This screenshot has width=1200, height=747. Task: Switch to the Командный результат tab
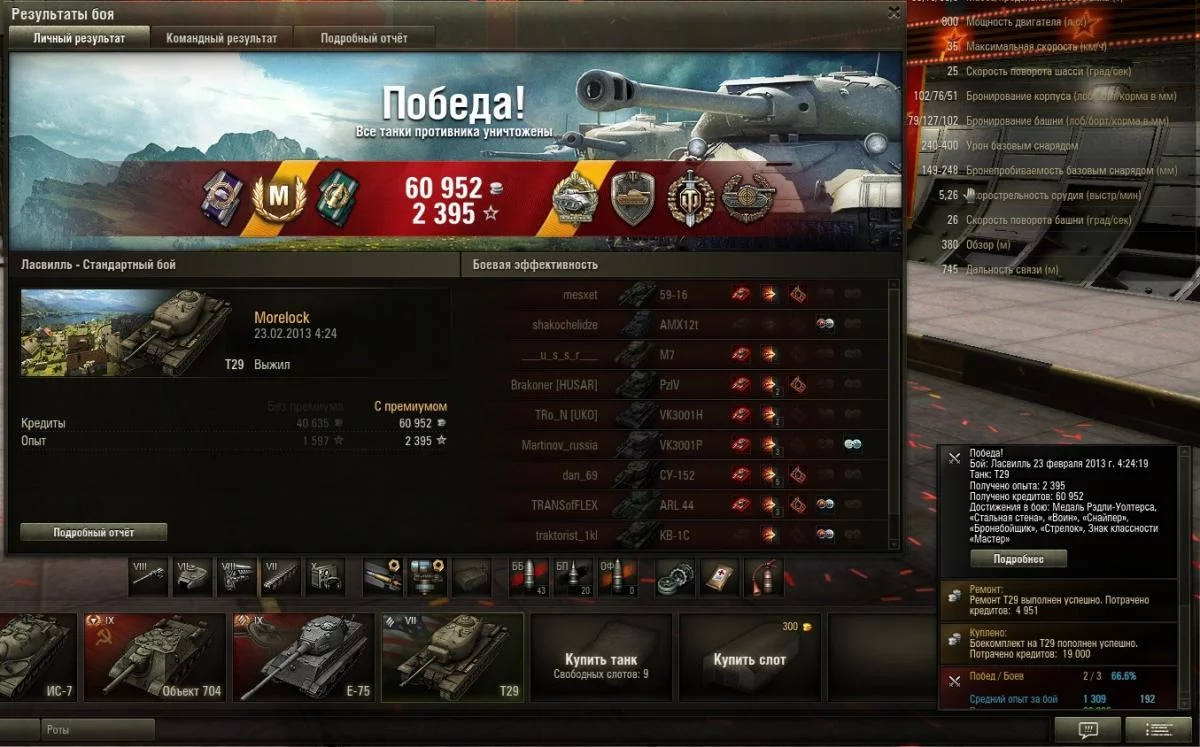tap(222, 38)
